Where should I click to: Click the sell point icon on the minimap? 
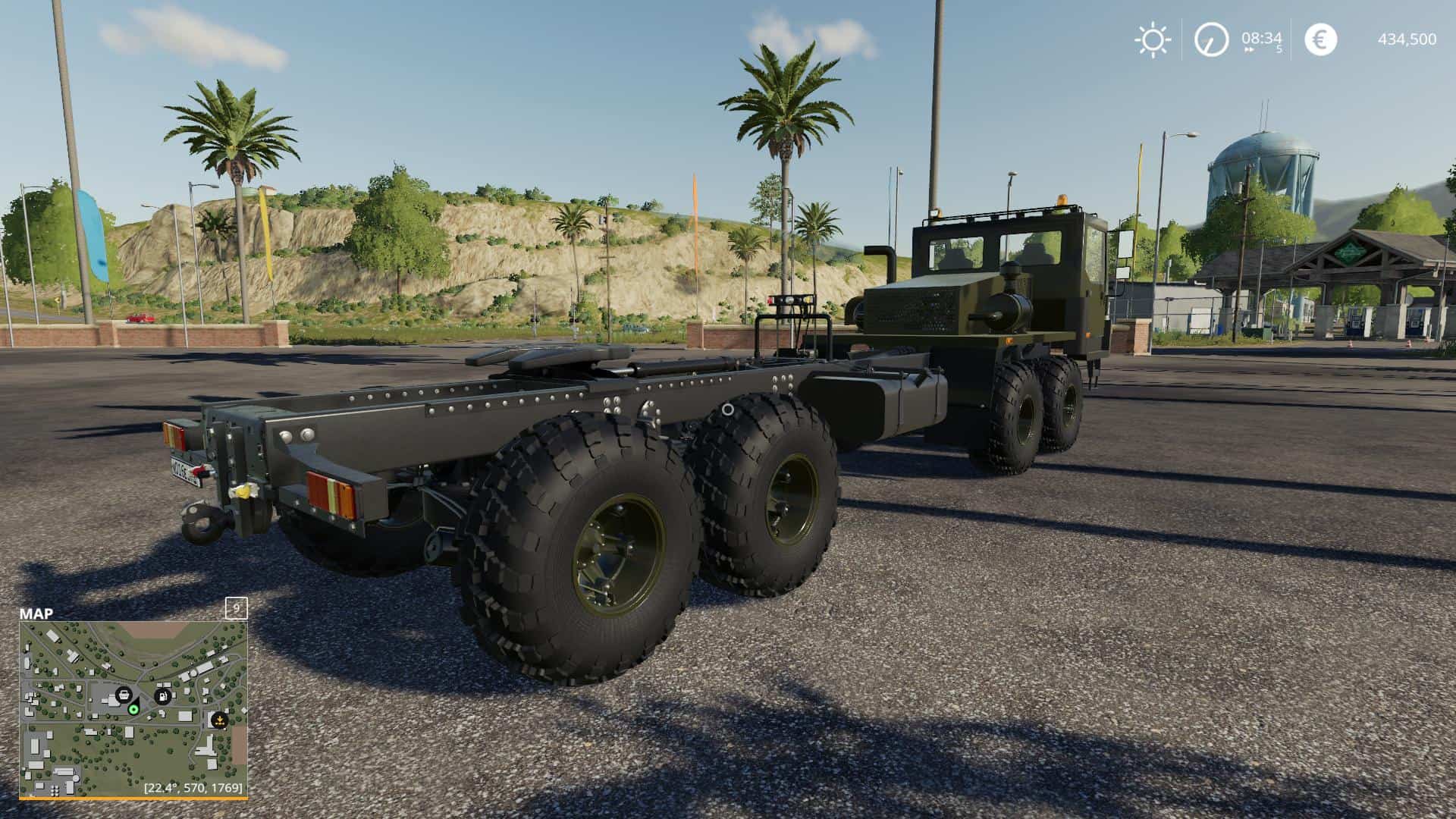click(219, 720)
